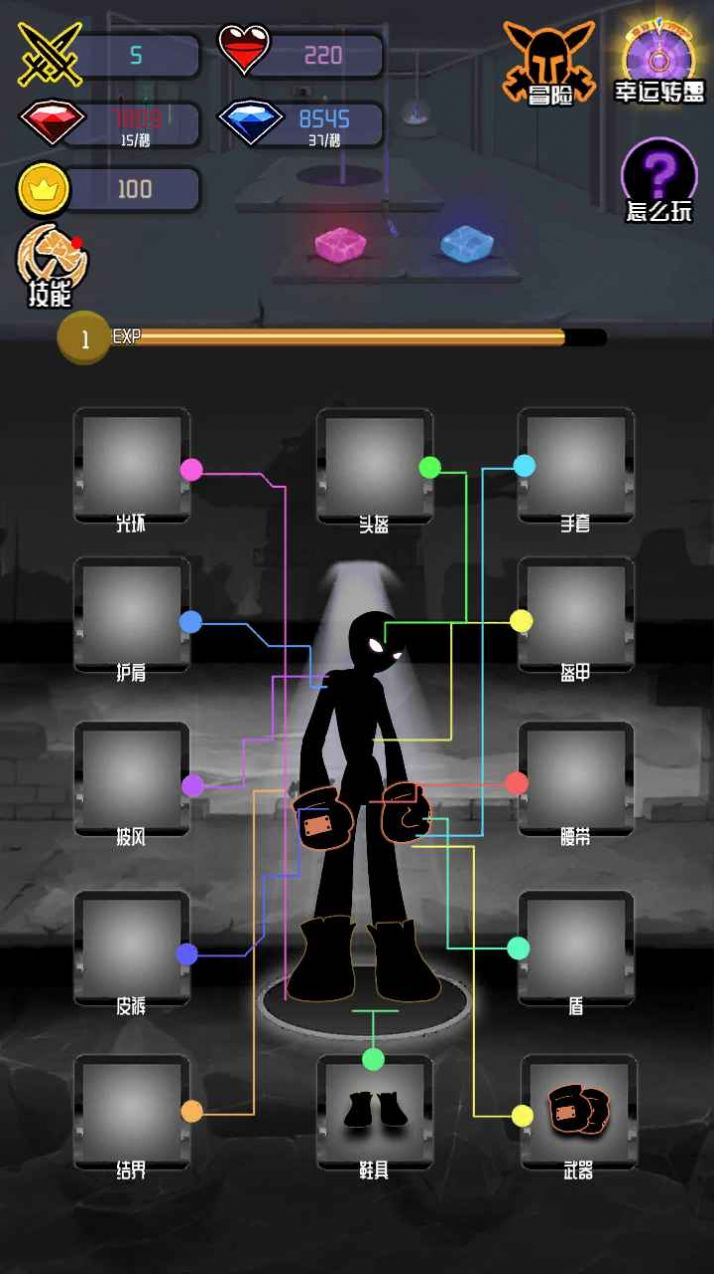Tap the 怎么玩 how-to-play question mark
The height and width of the screenshot is (1274, 714).
[x=658, y=180]
